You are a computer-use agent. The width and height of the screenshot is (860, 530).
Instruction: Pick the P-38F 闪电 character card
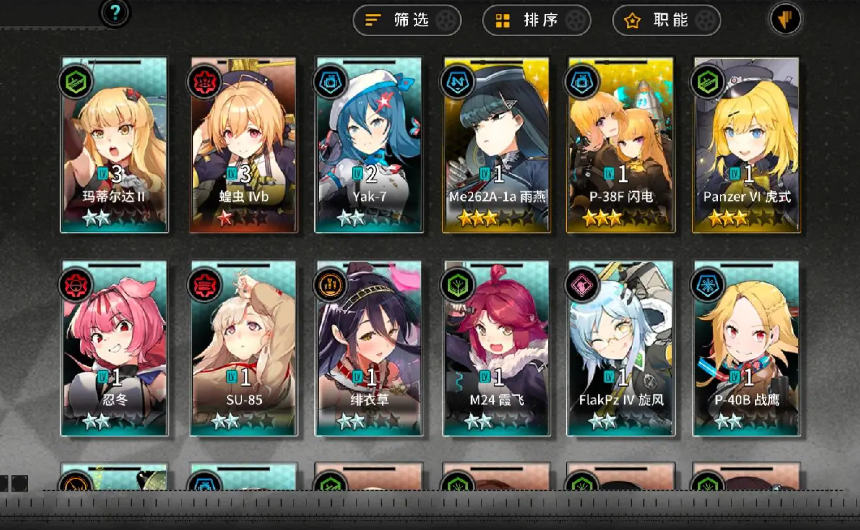(x=620, y=145)
